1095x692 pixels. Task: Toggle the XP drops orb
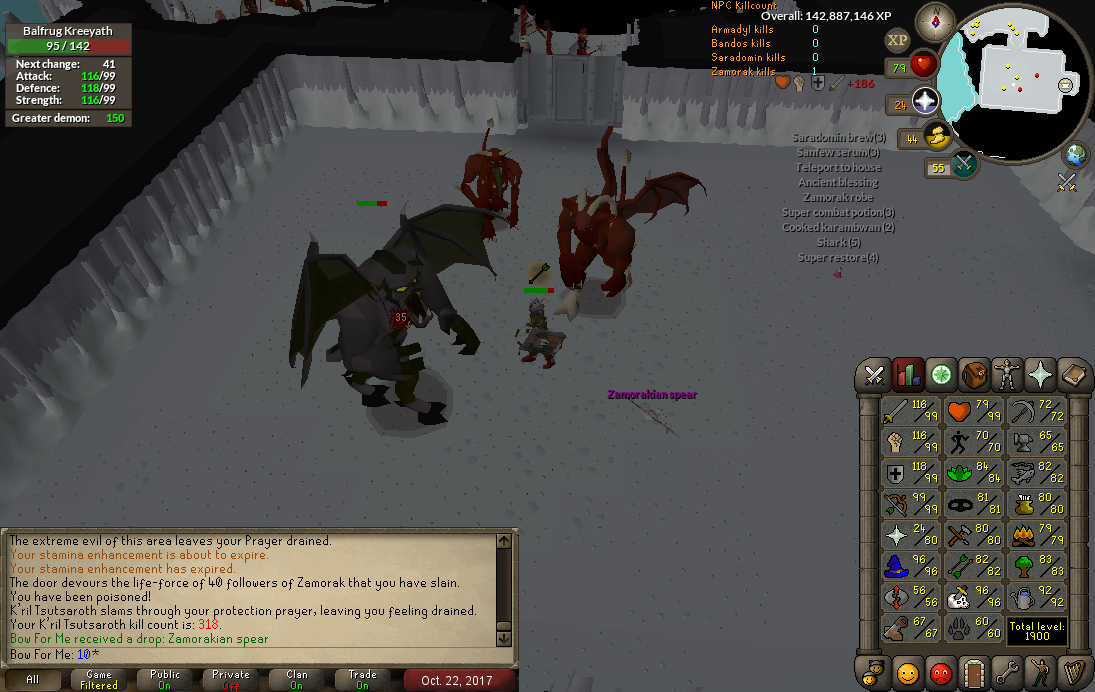pyautogui.click(x=897, y=40)
